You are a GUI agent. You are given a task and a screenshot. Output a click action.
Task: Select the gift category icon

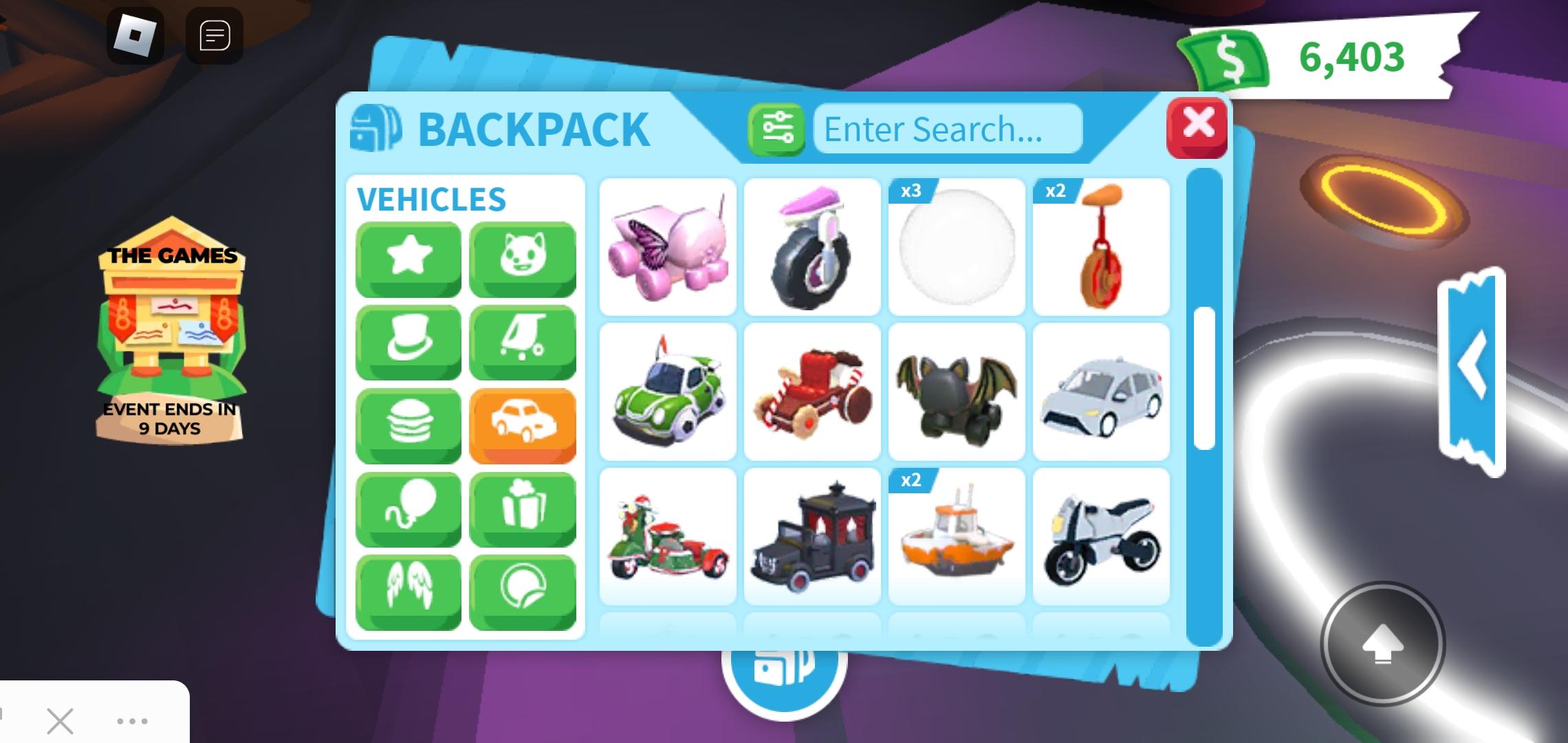523,509
